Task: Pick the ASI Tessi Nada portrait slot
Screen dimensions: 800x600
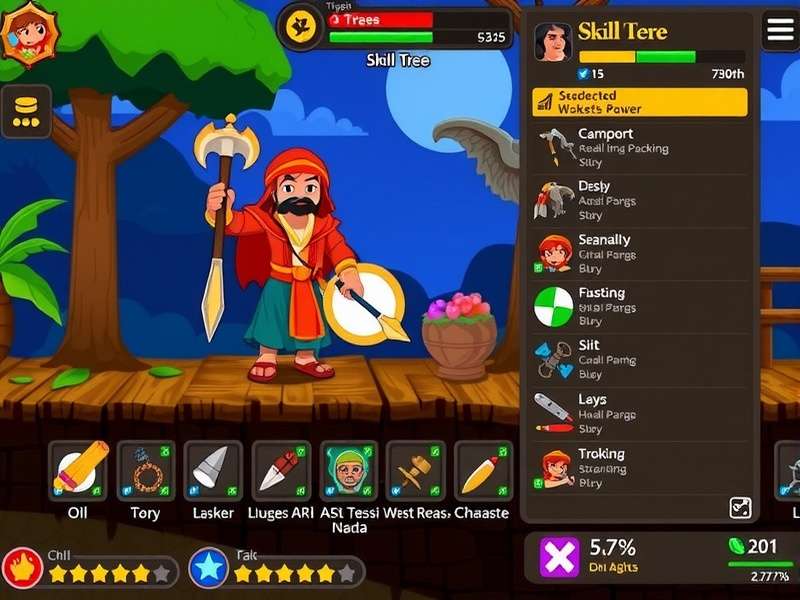Action: 348,470
